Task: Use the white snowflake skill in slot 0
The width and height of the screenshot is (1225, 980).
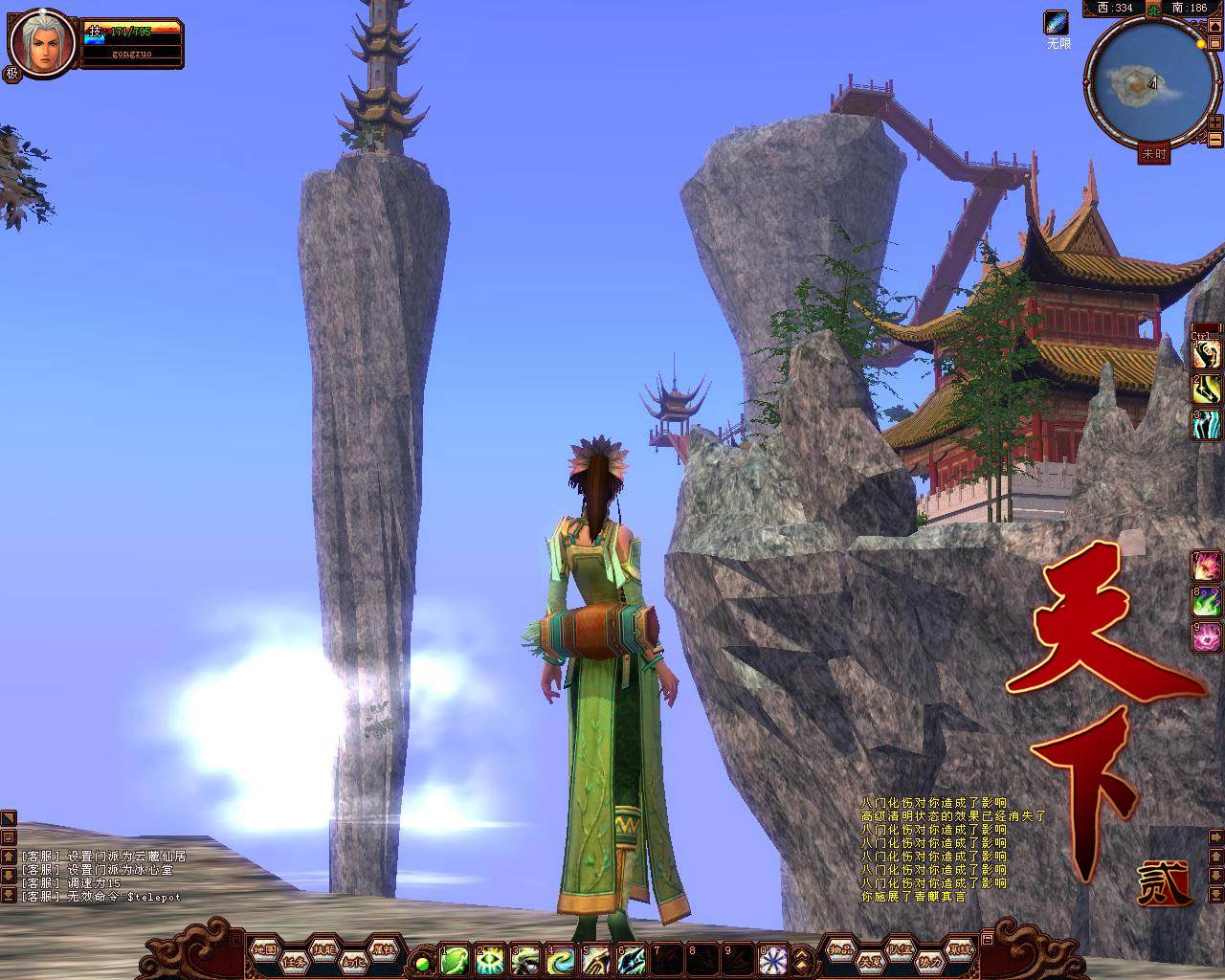Action: pyautogui.click(x=772, y=959)
